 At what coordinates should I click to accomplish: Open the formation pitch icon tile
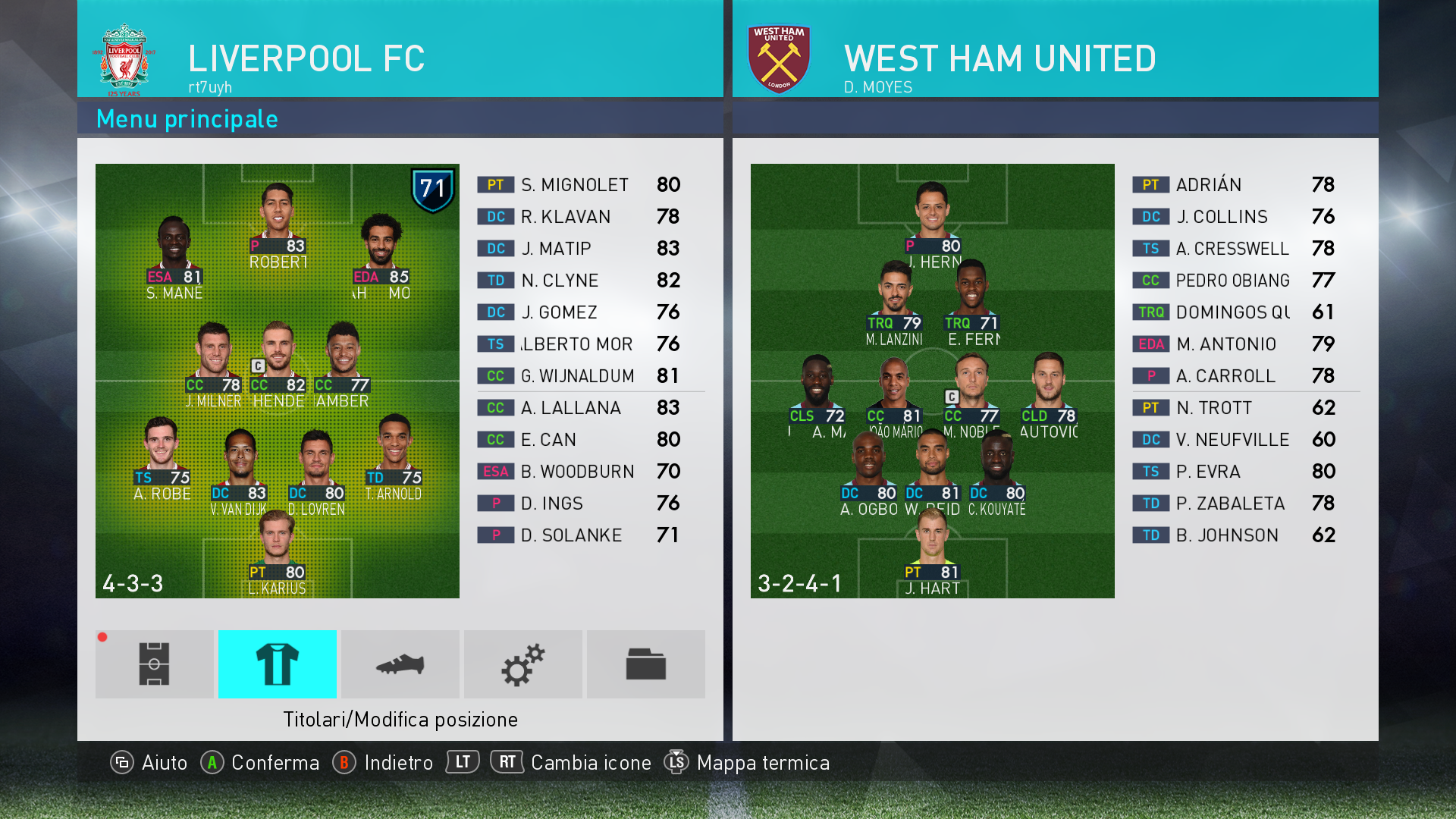154,664
